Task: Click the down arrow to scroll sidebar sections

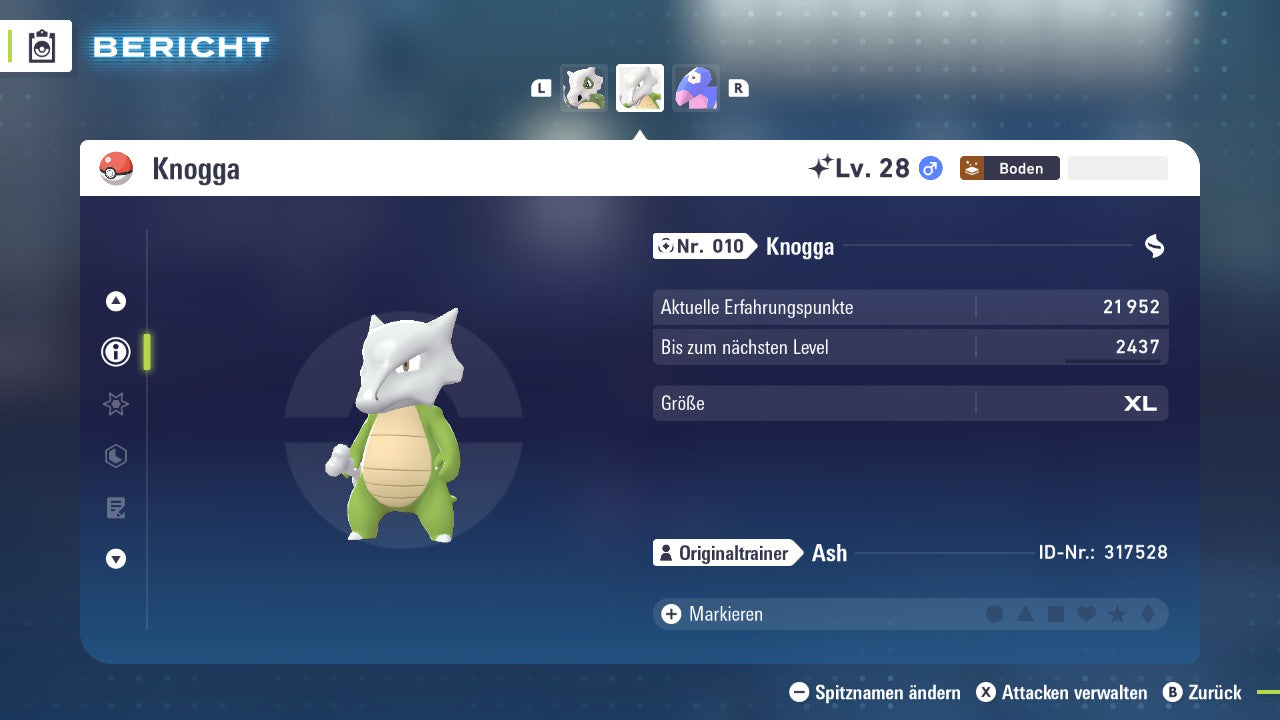Action: pos(115,559)
